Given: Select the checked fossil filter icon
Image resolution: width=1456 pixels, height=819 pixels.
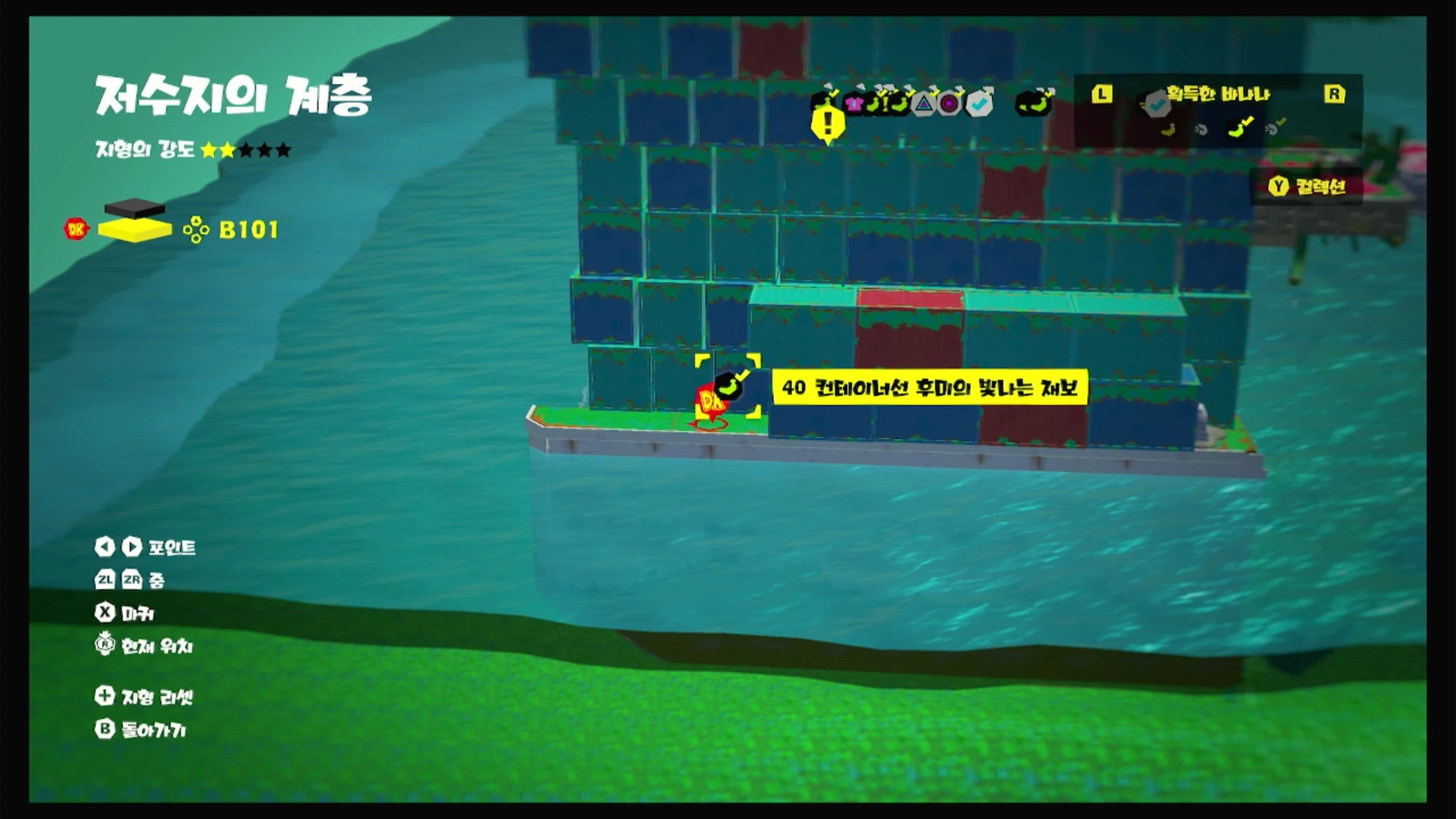Looking at the screenshot, I should tap(1275, 129).
